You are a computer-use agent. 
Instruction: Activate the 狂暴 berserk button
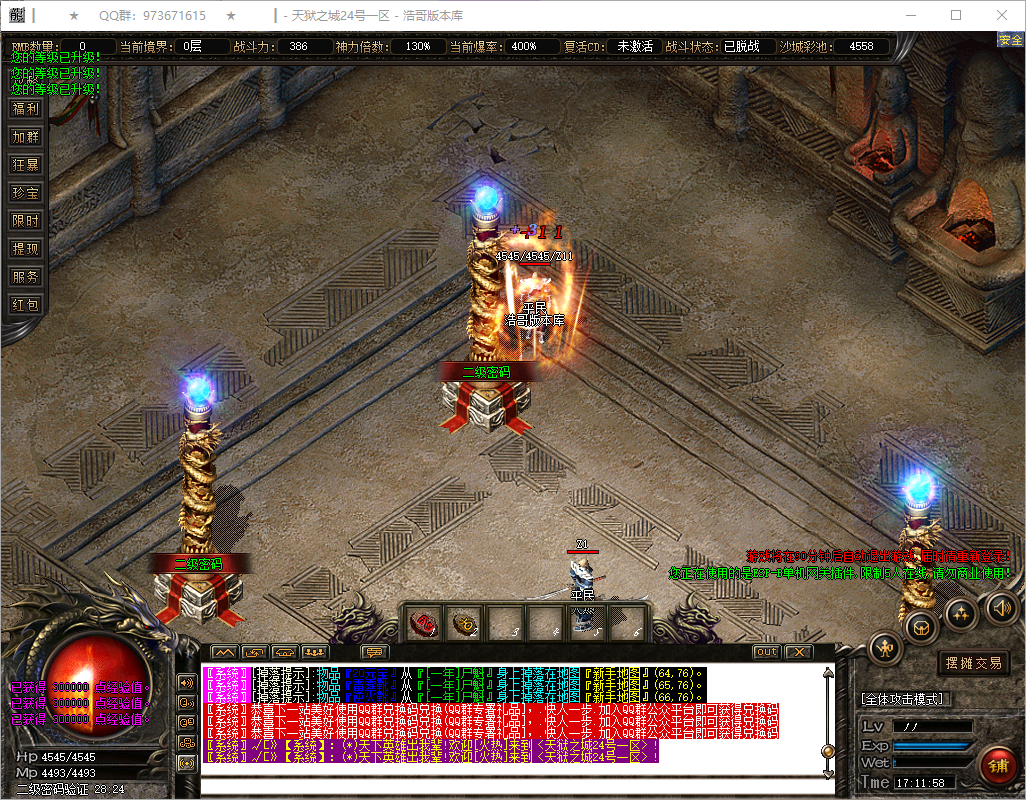point(25,165)
